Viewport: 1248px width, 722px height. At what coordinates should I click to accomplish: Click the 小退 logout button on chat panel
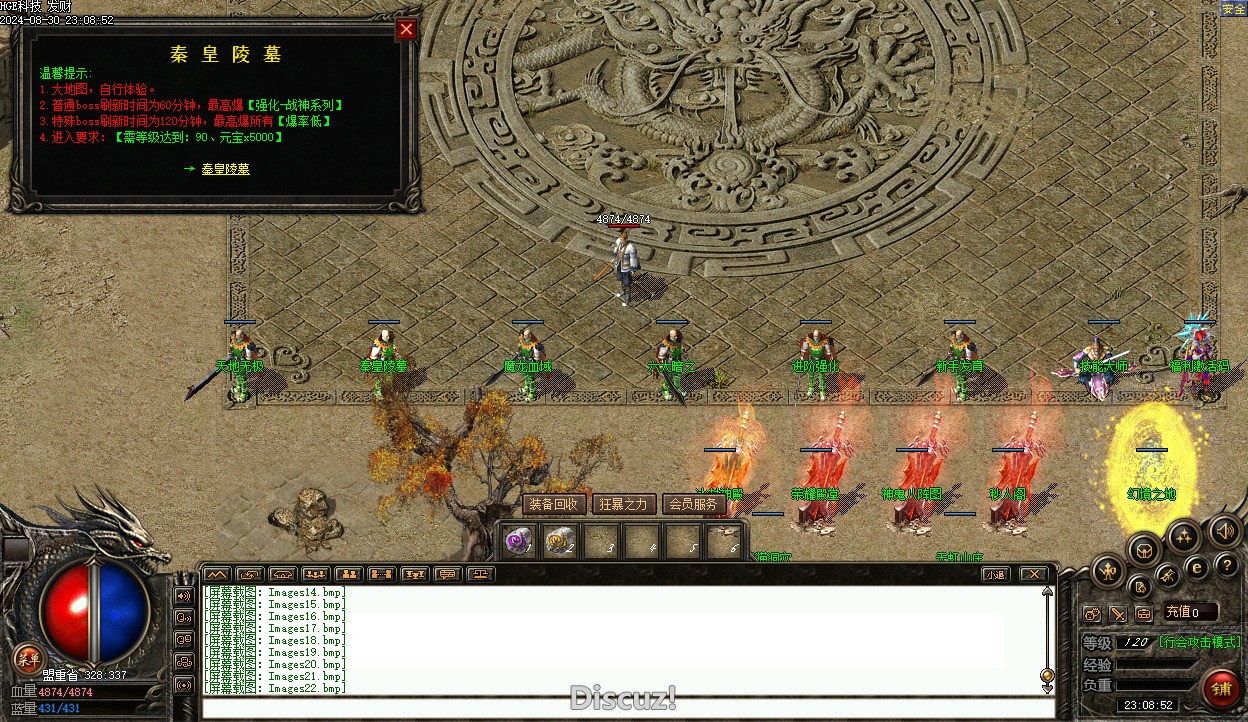(994, 574)
